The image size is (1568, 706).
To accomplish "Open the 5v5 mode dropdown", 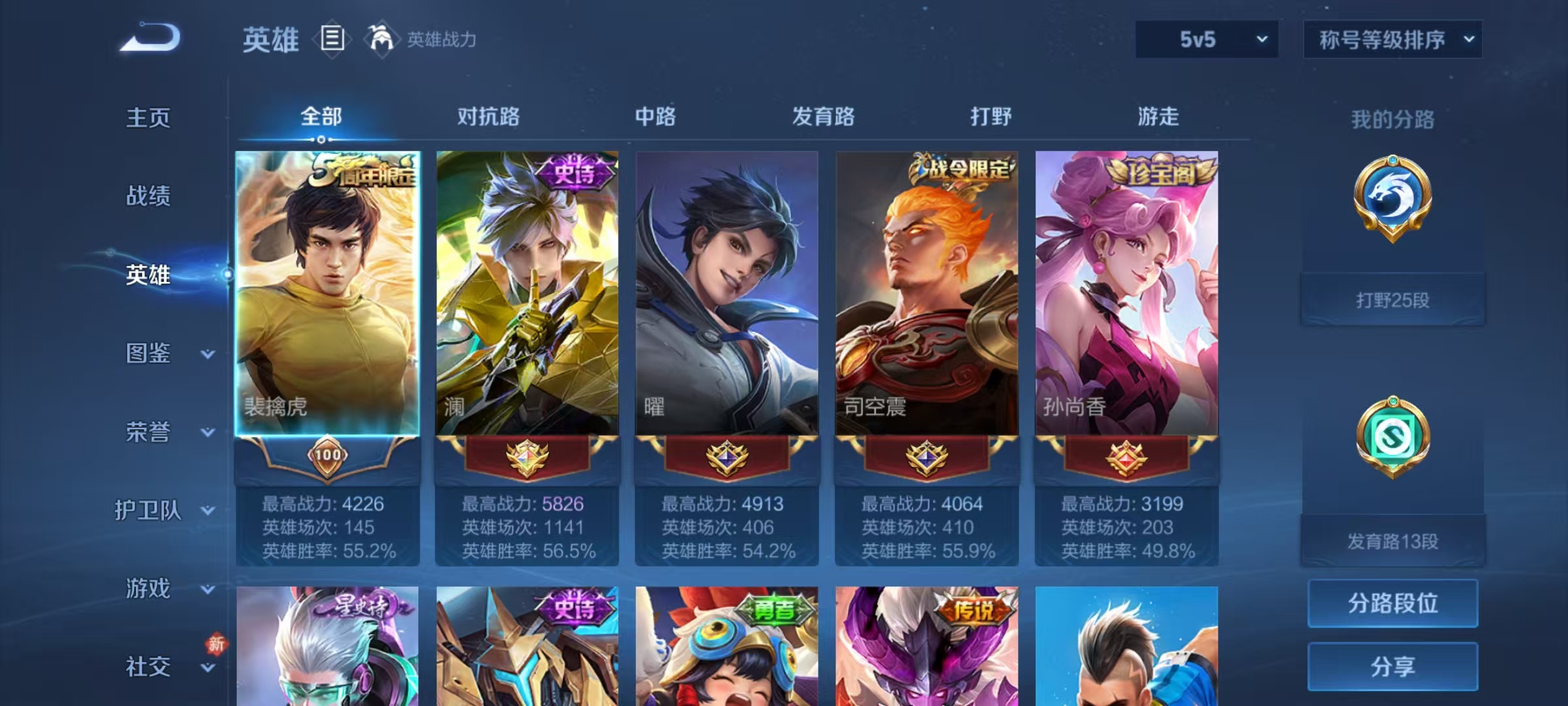I will pos(1206,39).
